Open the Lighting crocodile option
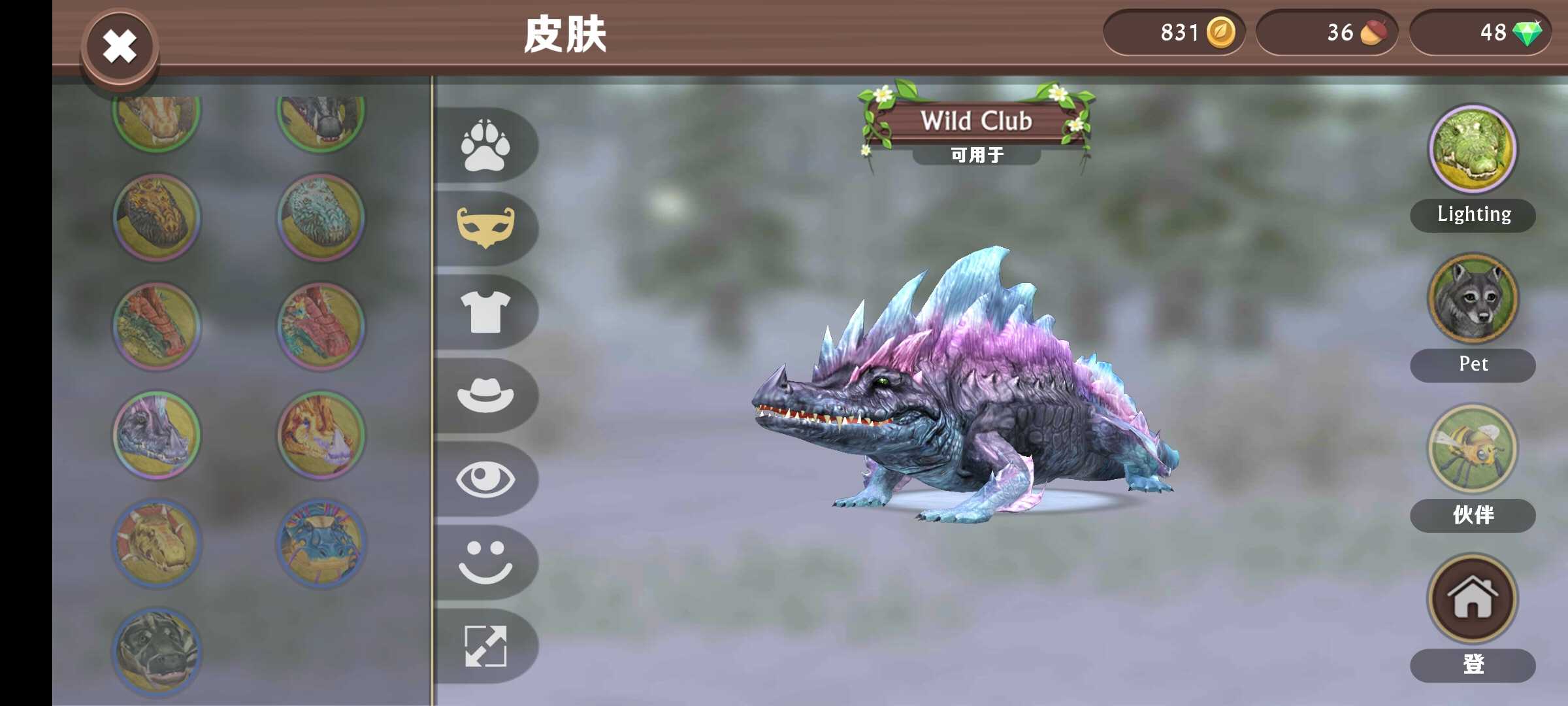The image size is (1568, 706). (x=1473, y=149)
